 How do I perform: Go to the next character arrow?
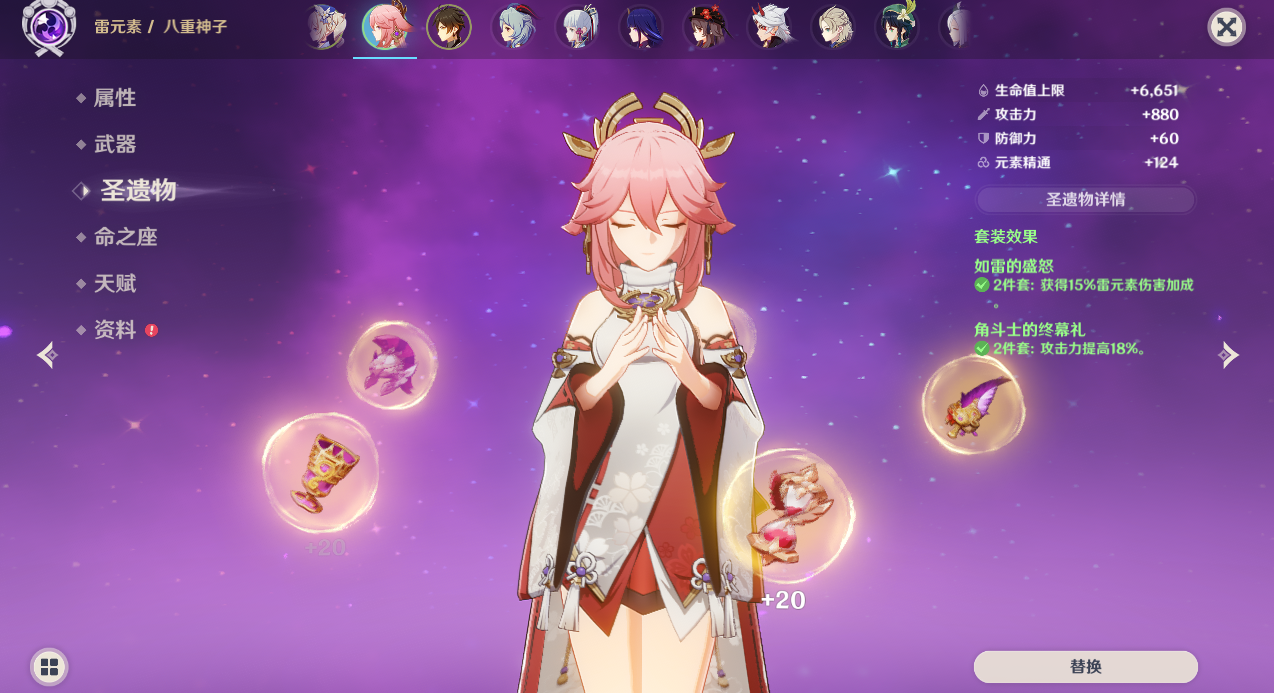tap(1229, 355)
